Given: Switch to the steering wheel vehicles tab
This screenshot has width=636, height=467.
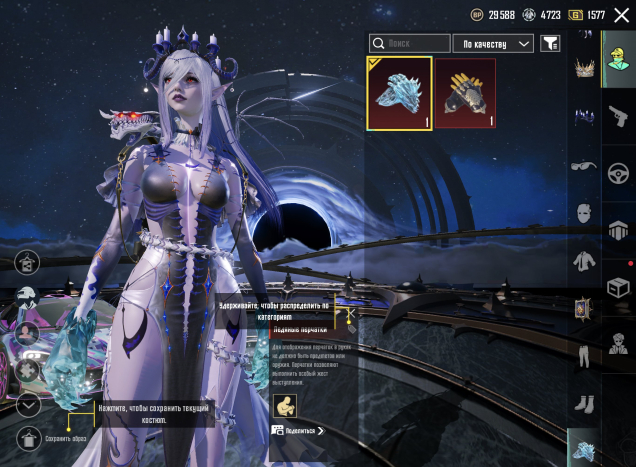Looking at the screenshot, I should 618,173.
